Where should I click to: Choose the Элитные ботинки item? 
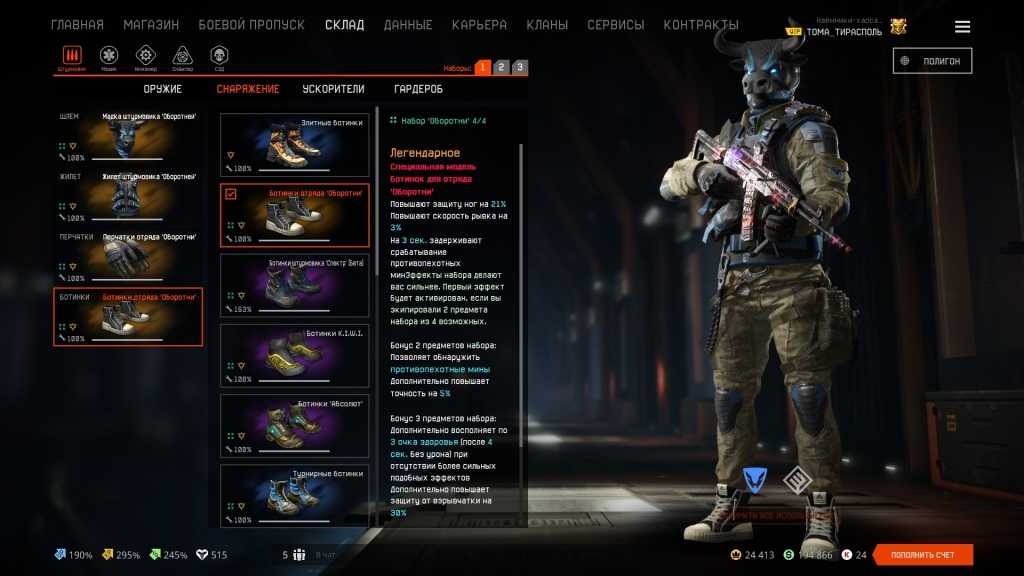point(294,145)
